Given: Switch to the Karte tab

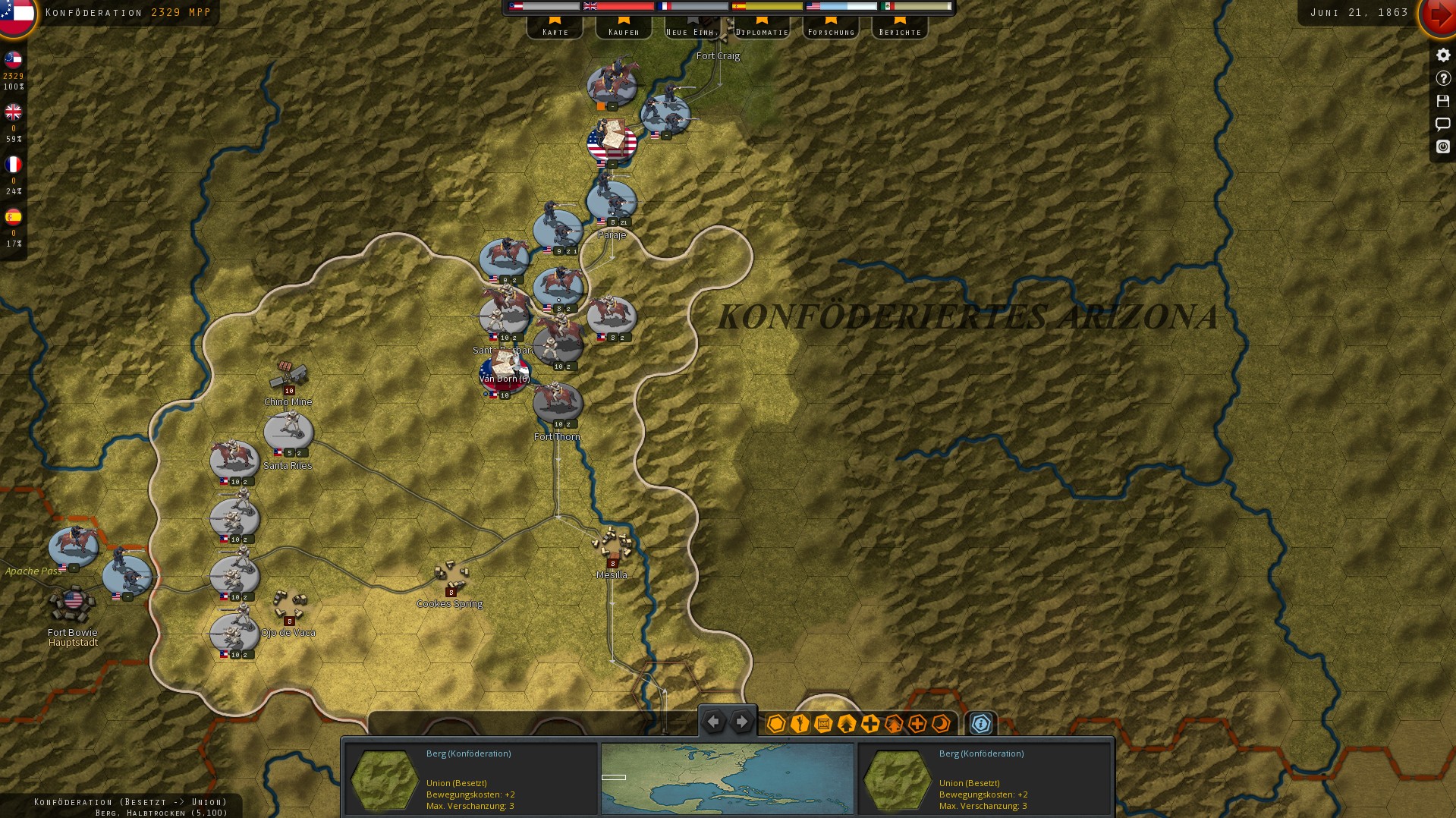Looking at the screenshot, I should (x=555, y=30).
